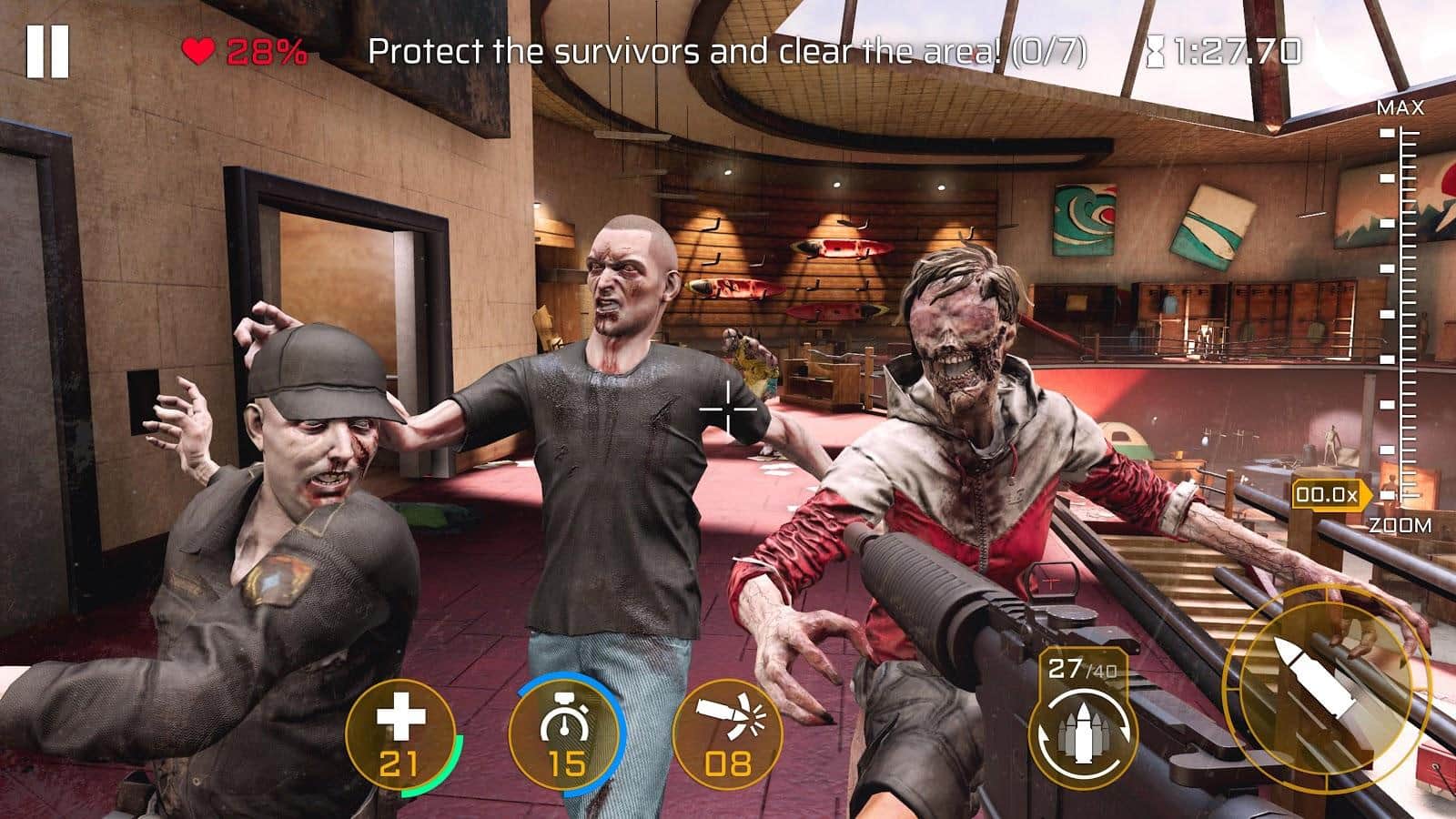Tap the crosshair reticle in screen center
This screenshot has width=1456, height=819.
[730, 410]
